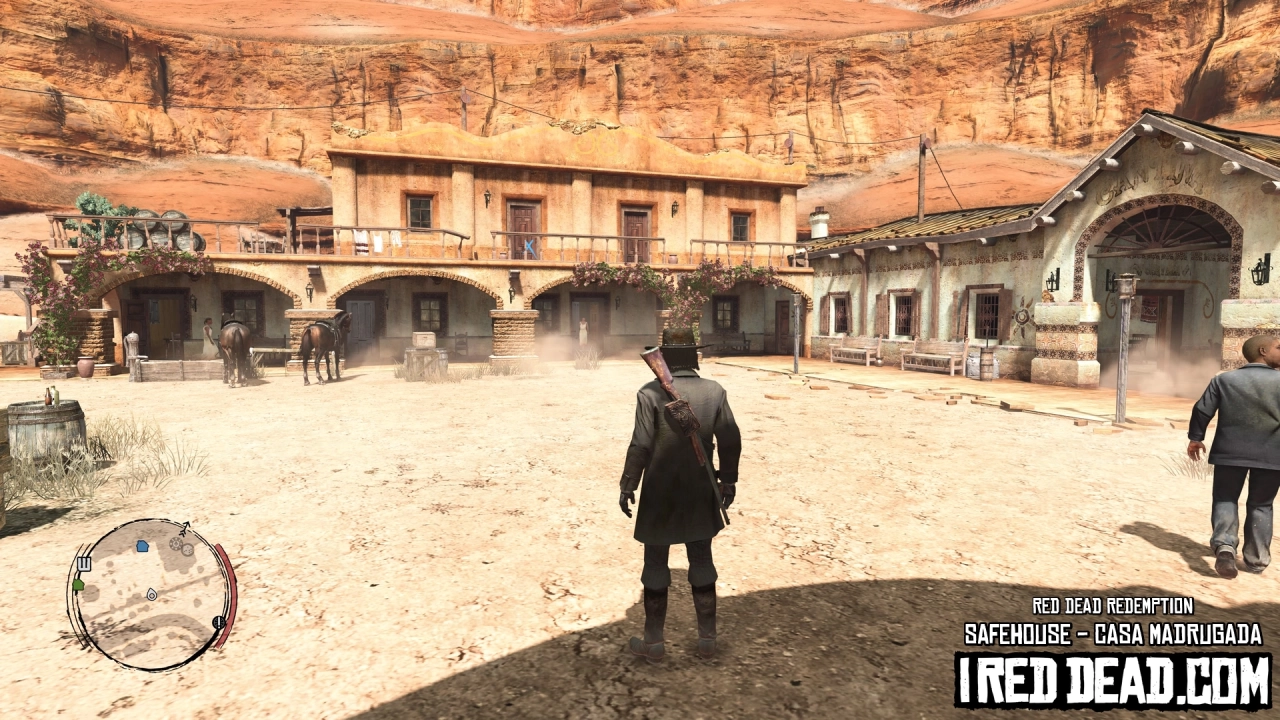Click the clock icon on the minimap edge
1280x720 pixels.
218,622
